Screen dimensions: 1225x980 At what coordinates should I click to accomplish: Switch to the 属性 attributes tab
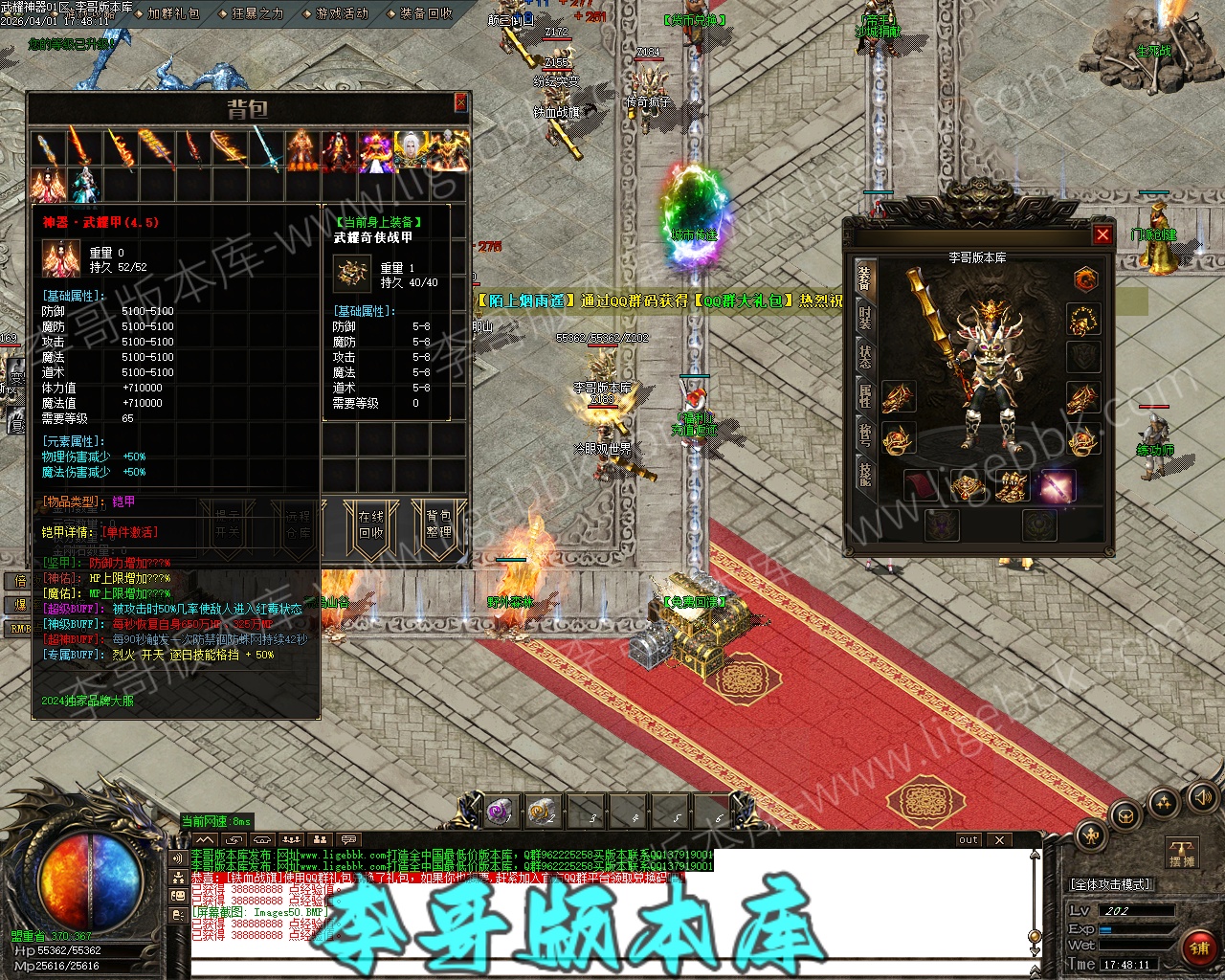(864, 395)
